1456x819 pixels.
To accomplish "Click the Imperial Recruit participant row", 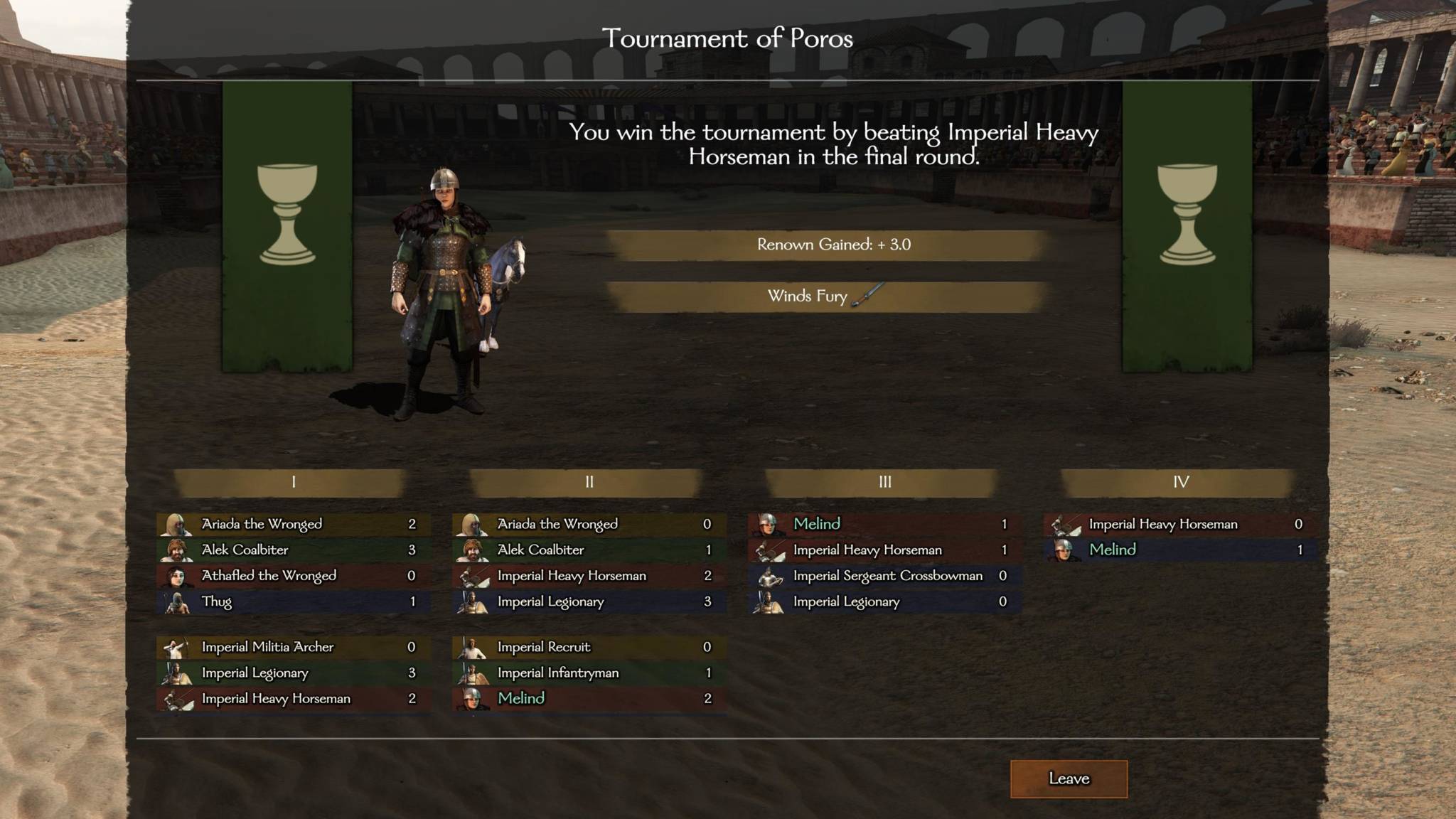I will click(589, 647).
